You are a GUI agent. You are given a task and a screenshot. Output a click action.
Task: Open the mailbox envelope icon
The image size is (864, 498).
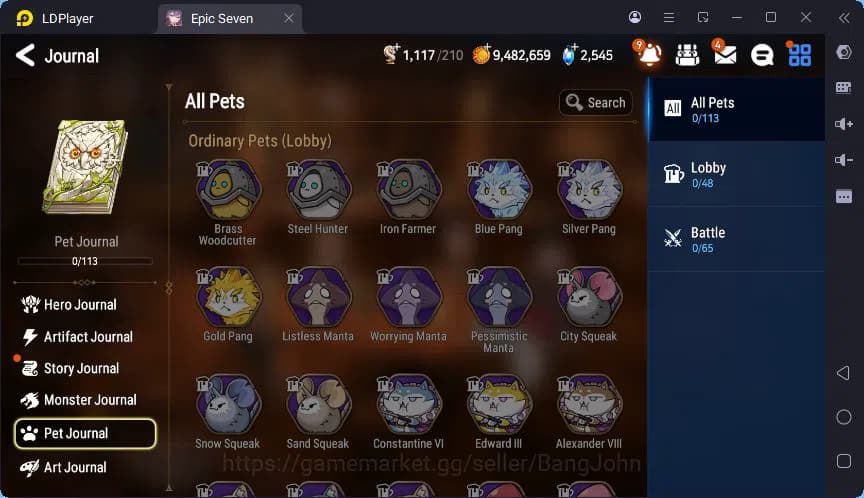(725, 55)
